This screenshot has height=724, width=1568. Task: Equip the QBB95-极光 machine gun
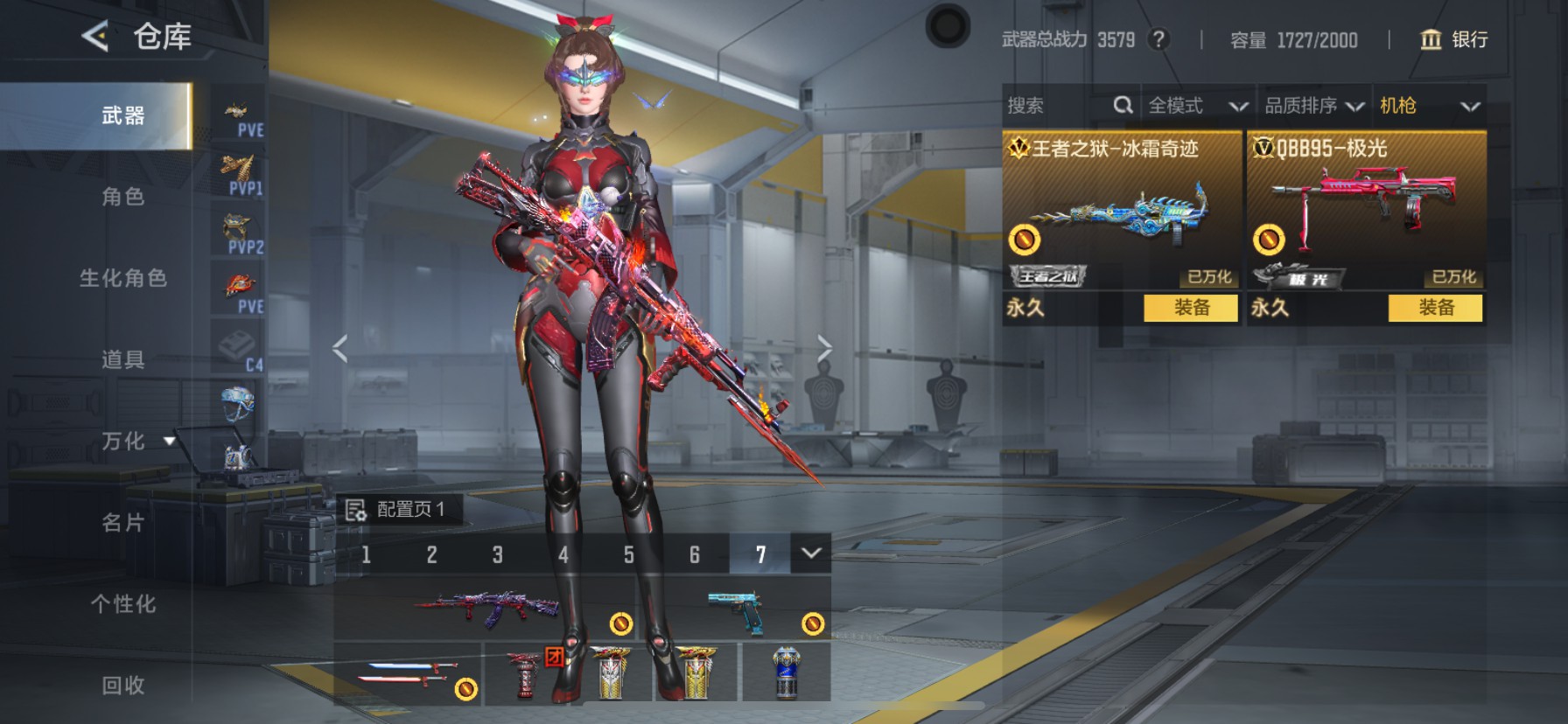click(1435, 308)
